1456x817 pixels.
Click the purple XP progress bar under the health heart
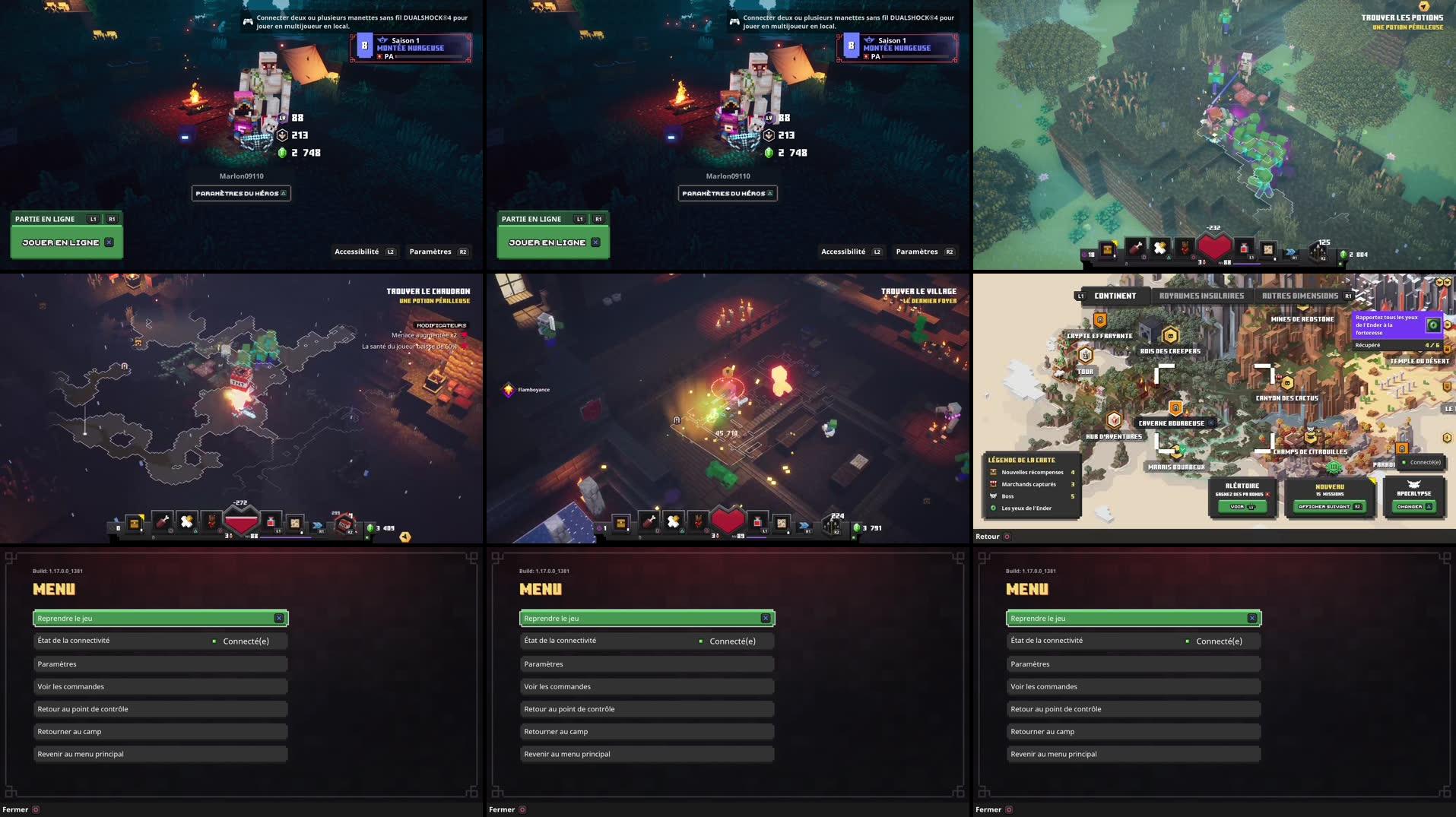[x=757, y=537]
